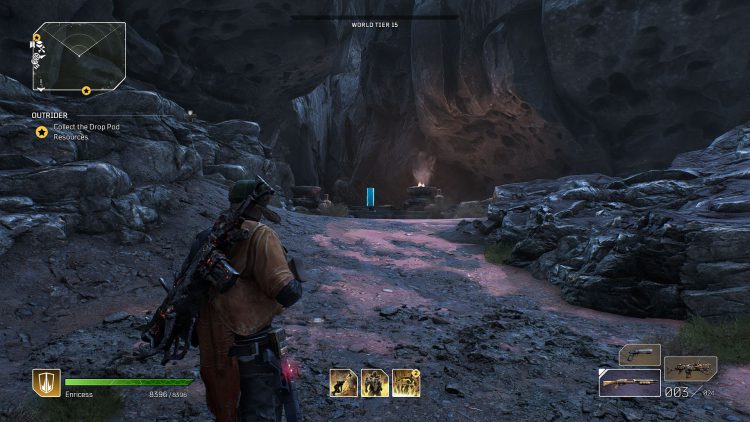Viewport: 750px width, 422px height.
Task: Click the gold star quest marker below the minimap
Action: coord(41,131)
